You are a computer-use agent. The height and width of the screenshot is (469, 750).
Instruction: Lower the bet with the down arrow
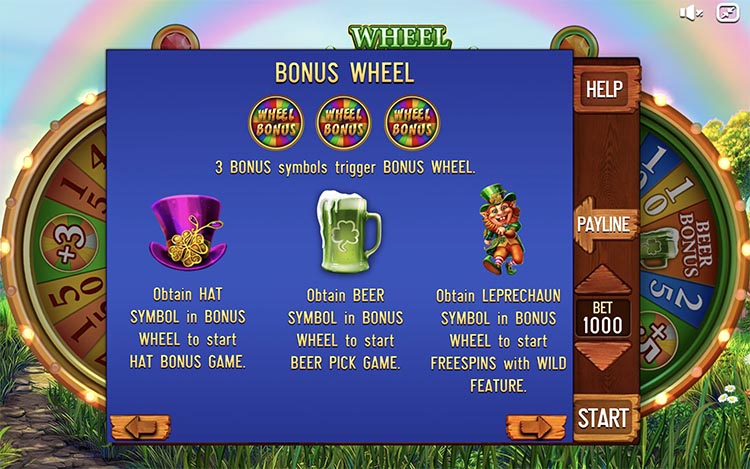pos(604,358)
